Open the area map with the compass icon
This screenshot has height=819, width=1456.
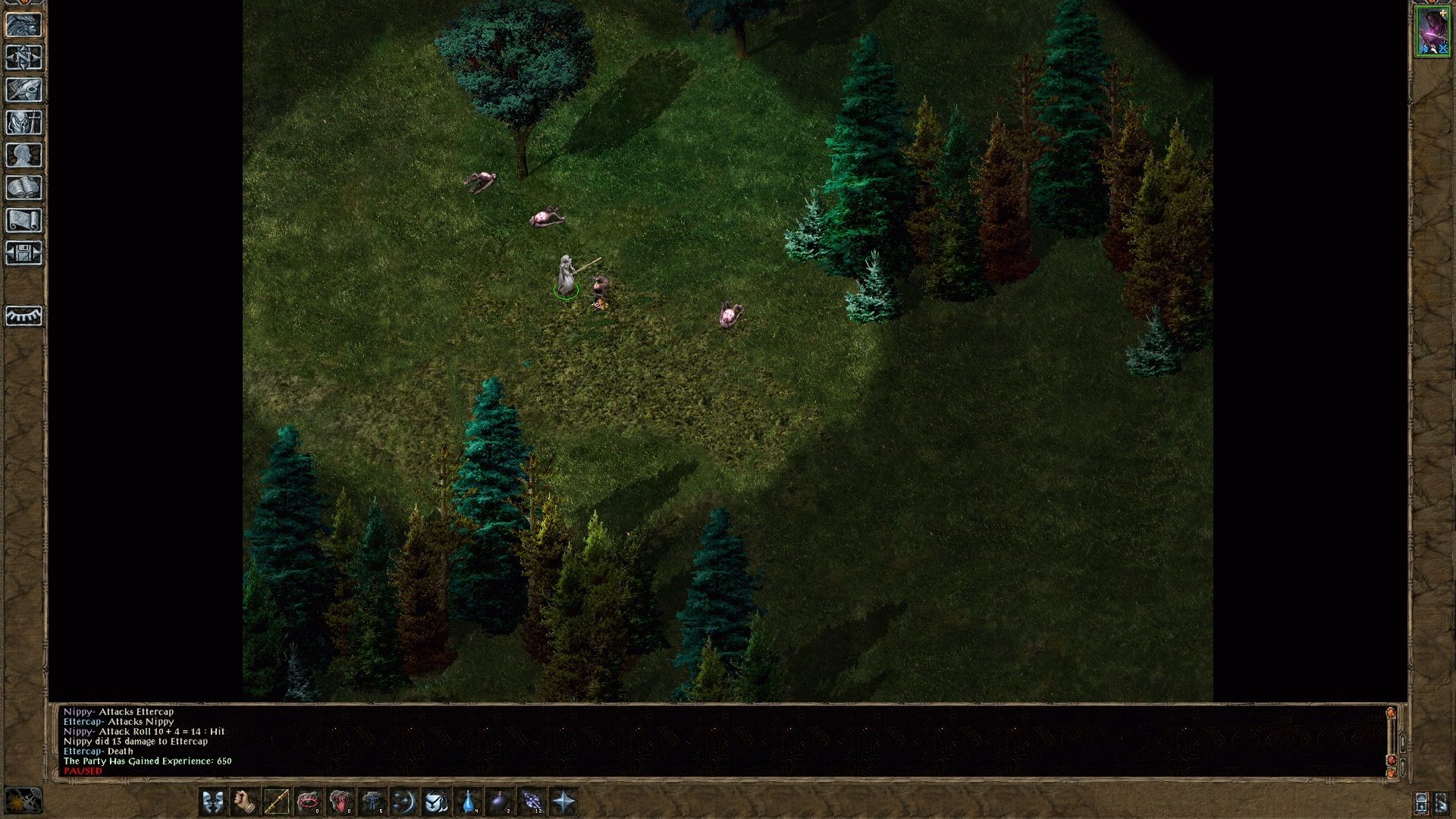click(24, 58)
